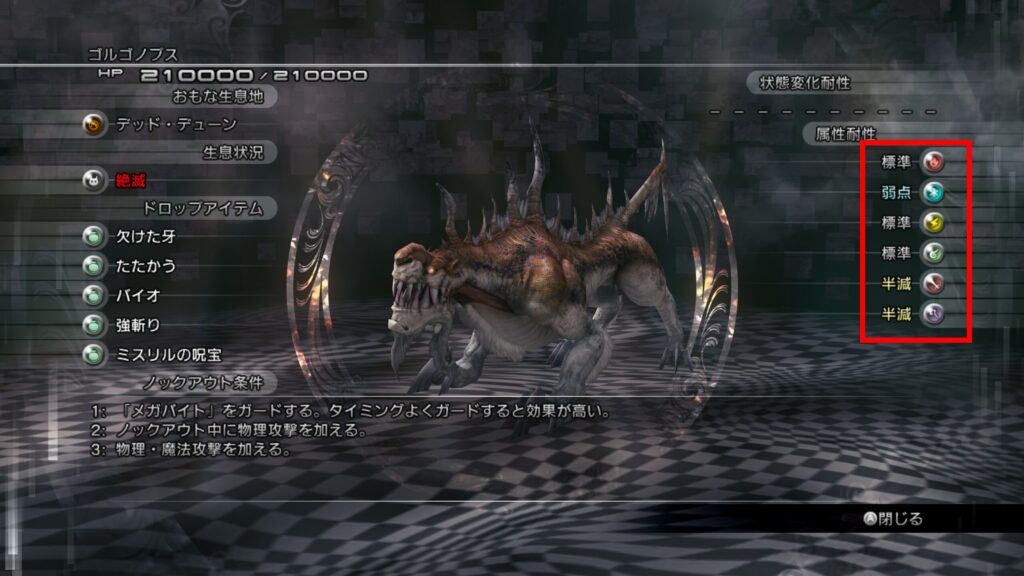The image size is (1024, 576).
Task: Click the 絶滅 population status entry
Action: pyautogui.click(x=131, y=180)
